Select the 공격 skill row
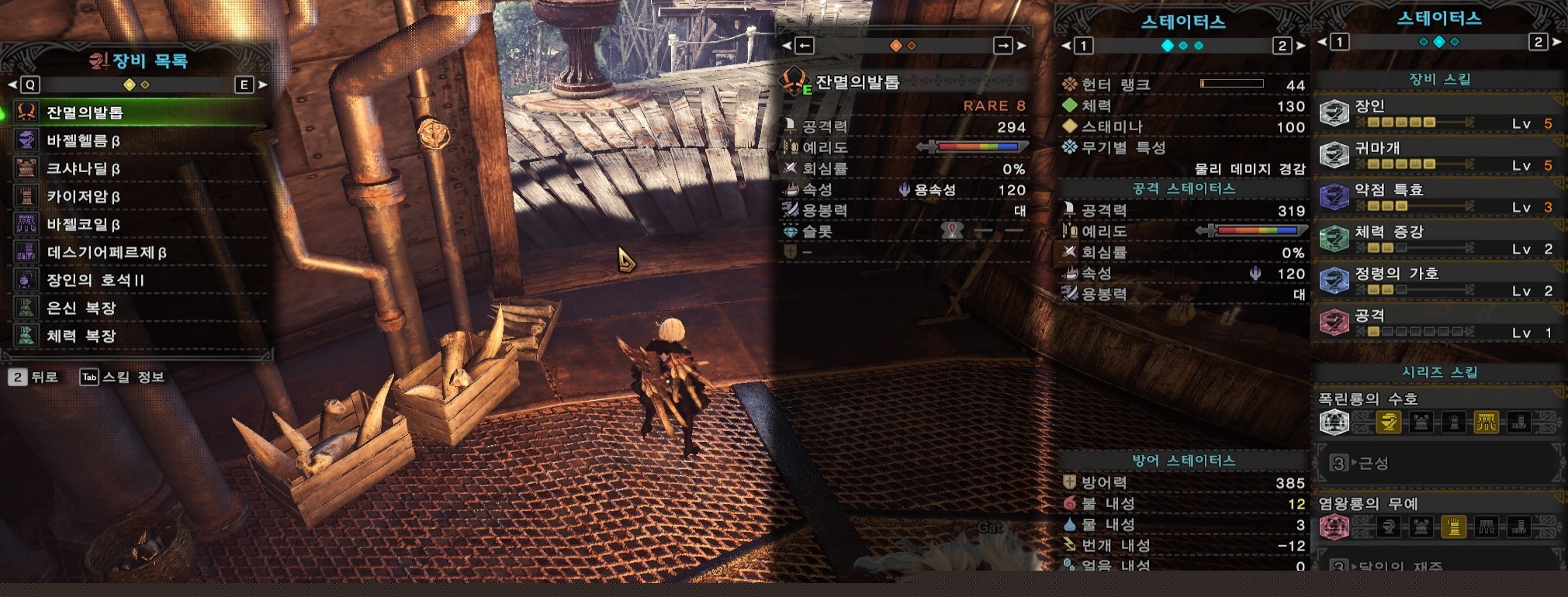This screenshot has height=597, width=1568. 1438,323
